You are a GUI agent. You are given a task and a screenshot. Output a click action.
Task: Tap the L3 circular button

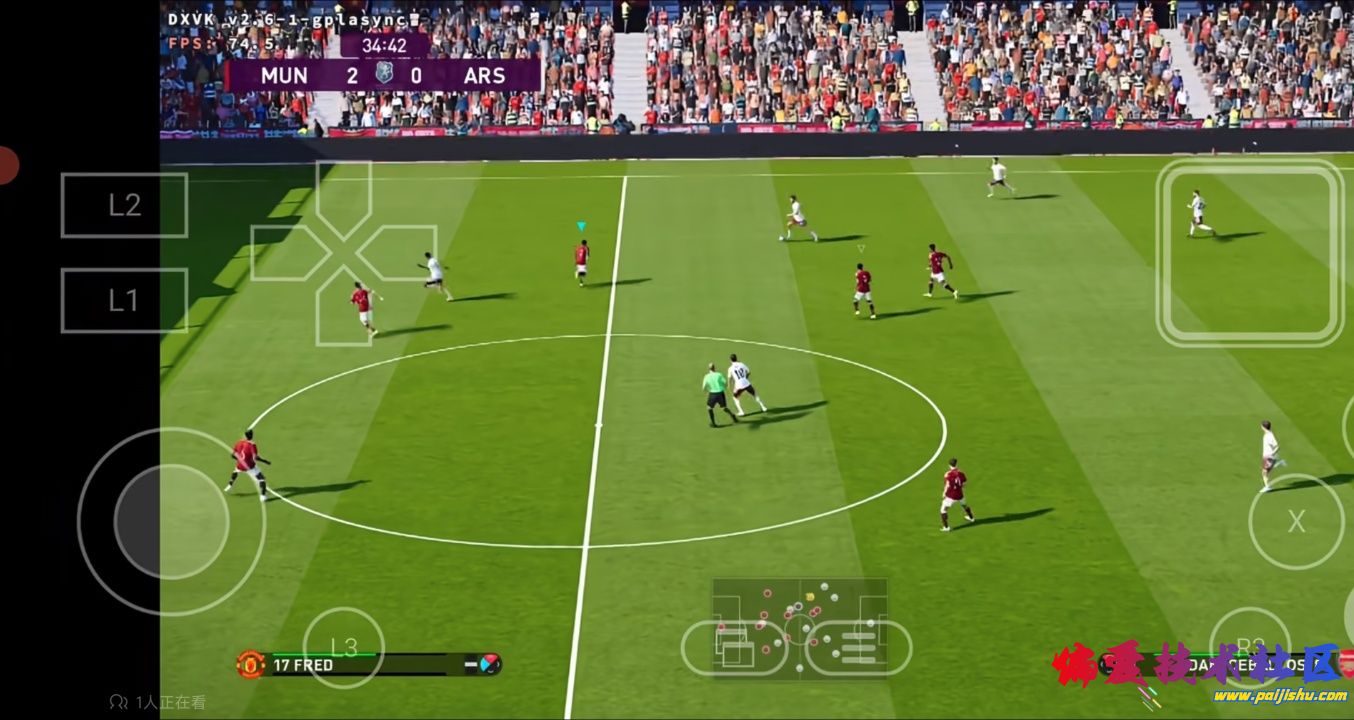(343, 647)
